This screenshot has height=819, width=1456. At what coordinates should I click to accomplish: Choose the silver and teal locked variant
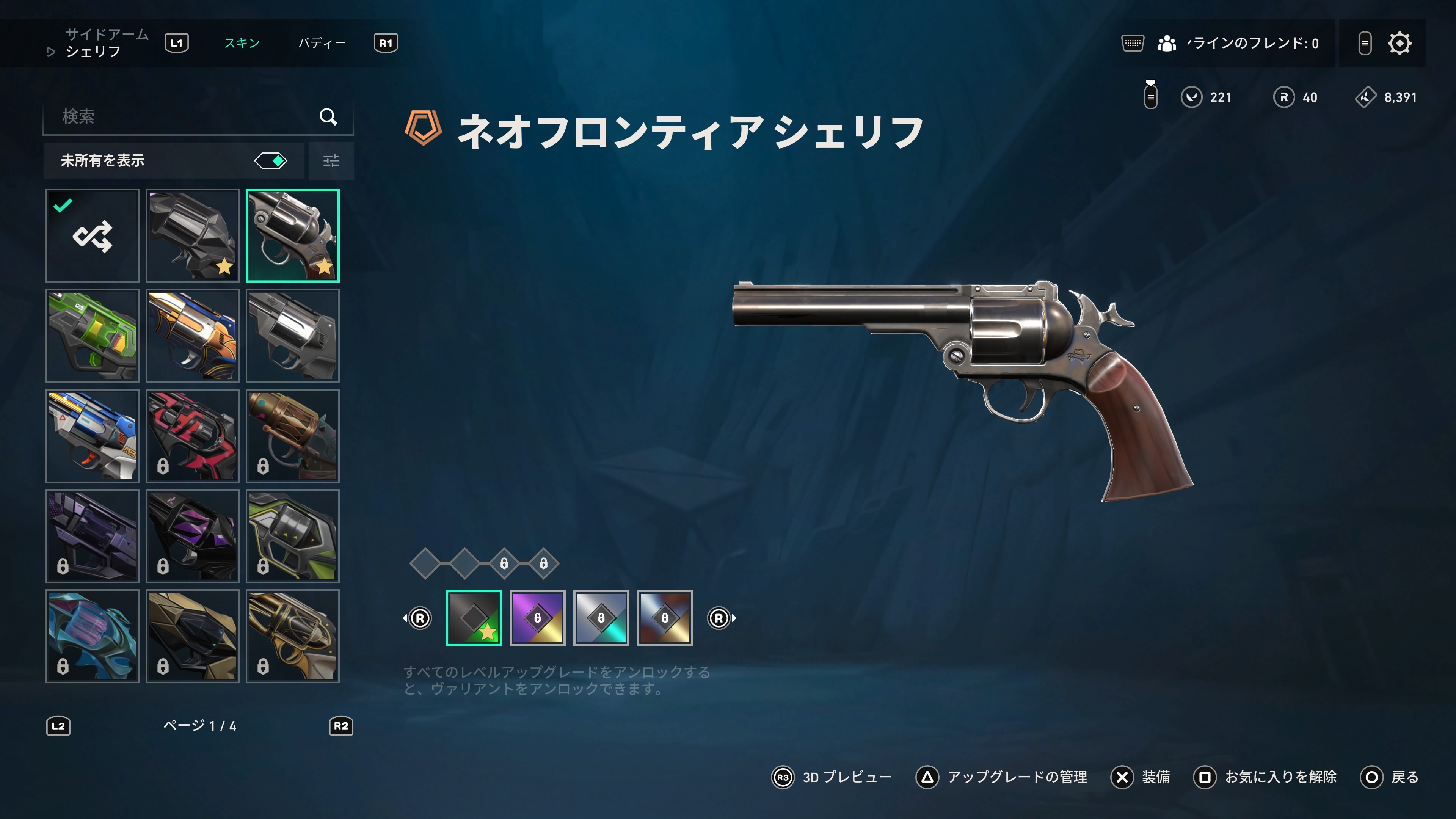[601, 618]
